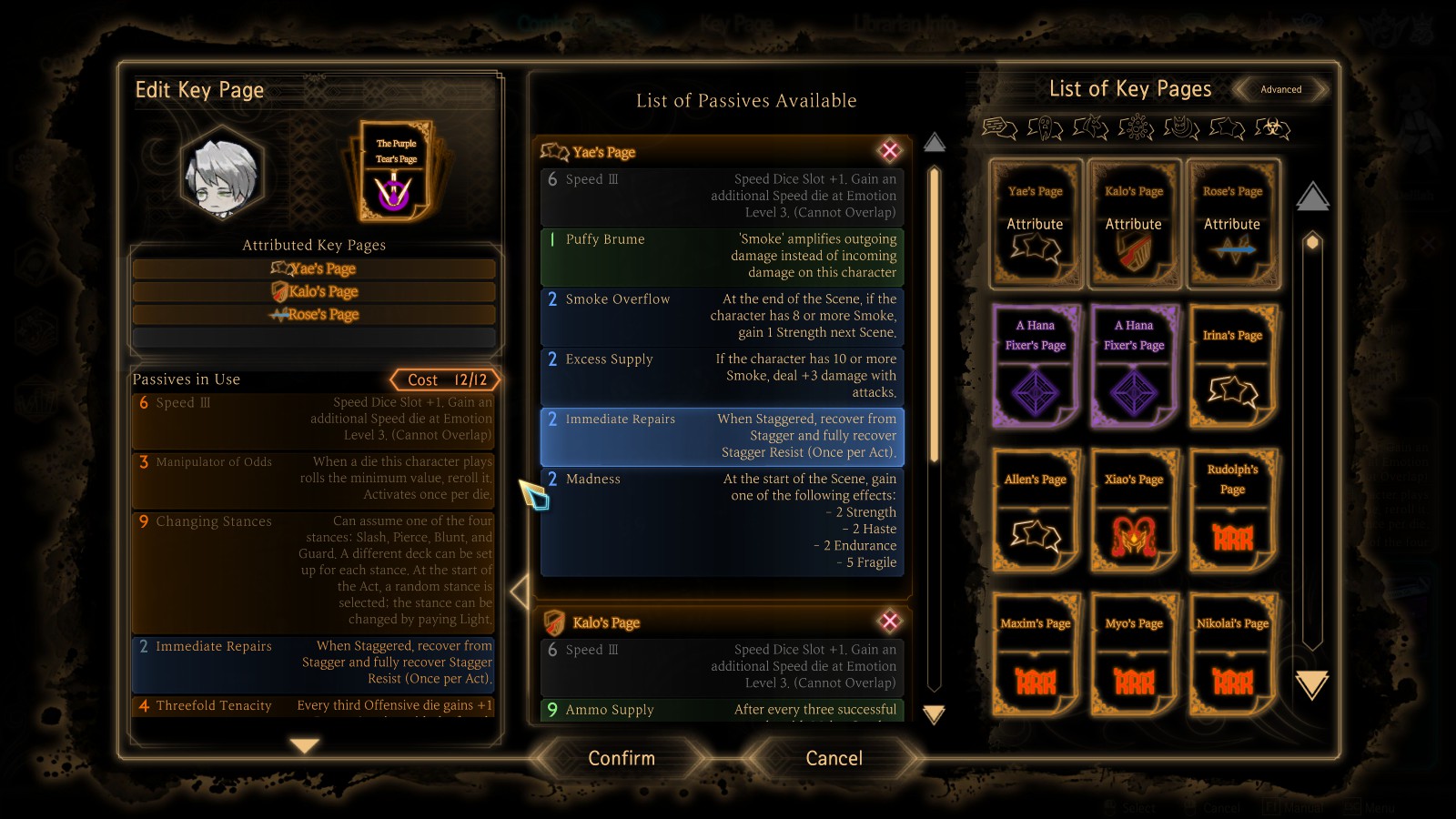This screenshot has height=819, width=1456.
Task: Collapse the list using the left-pointing triangle arrow
Action: coord(519,591)
